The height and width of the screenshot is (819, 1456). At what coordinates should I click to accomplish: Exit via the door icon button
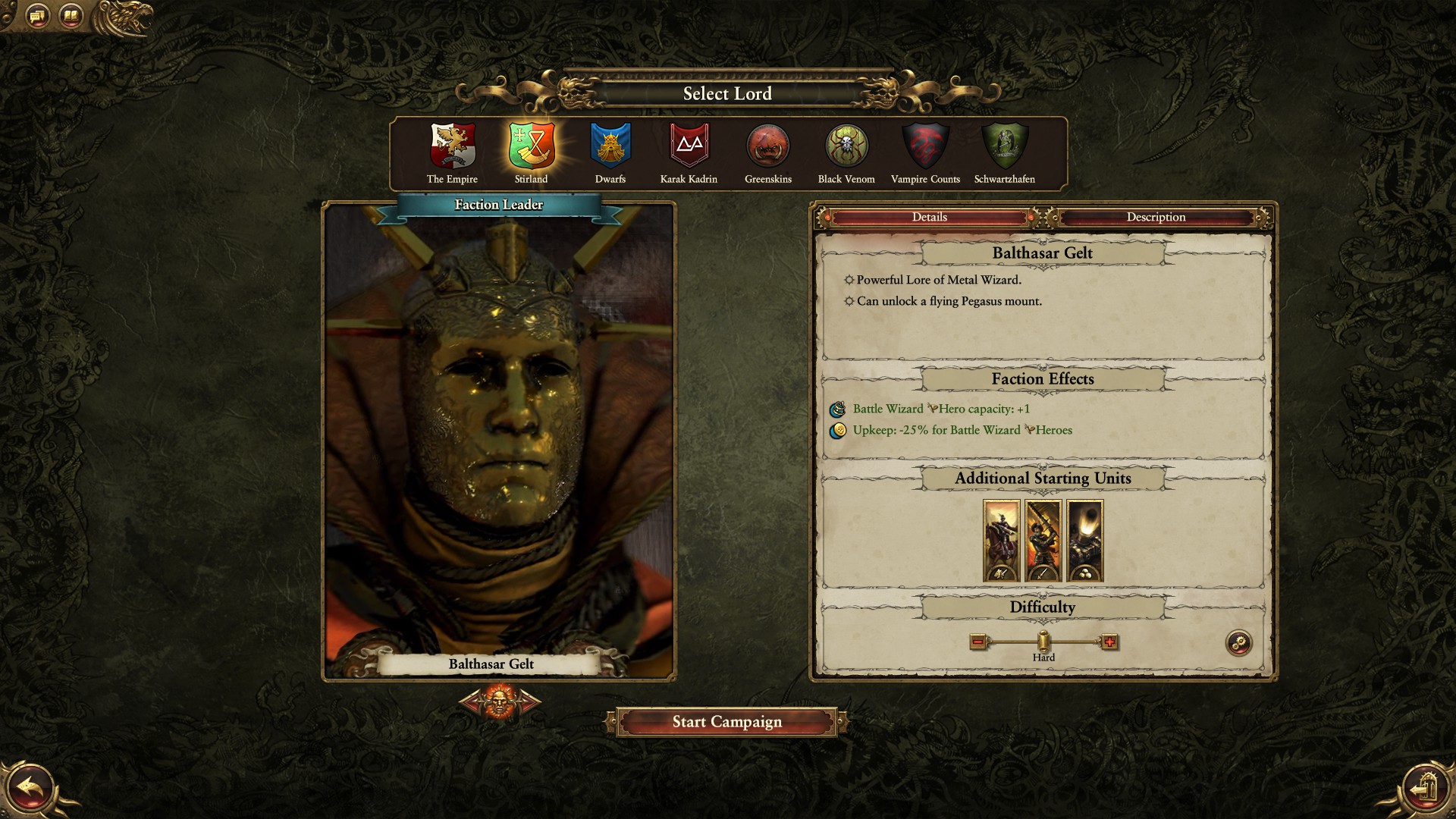tap(1426, 789)
